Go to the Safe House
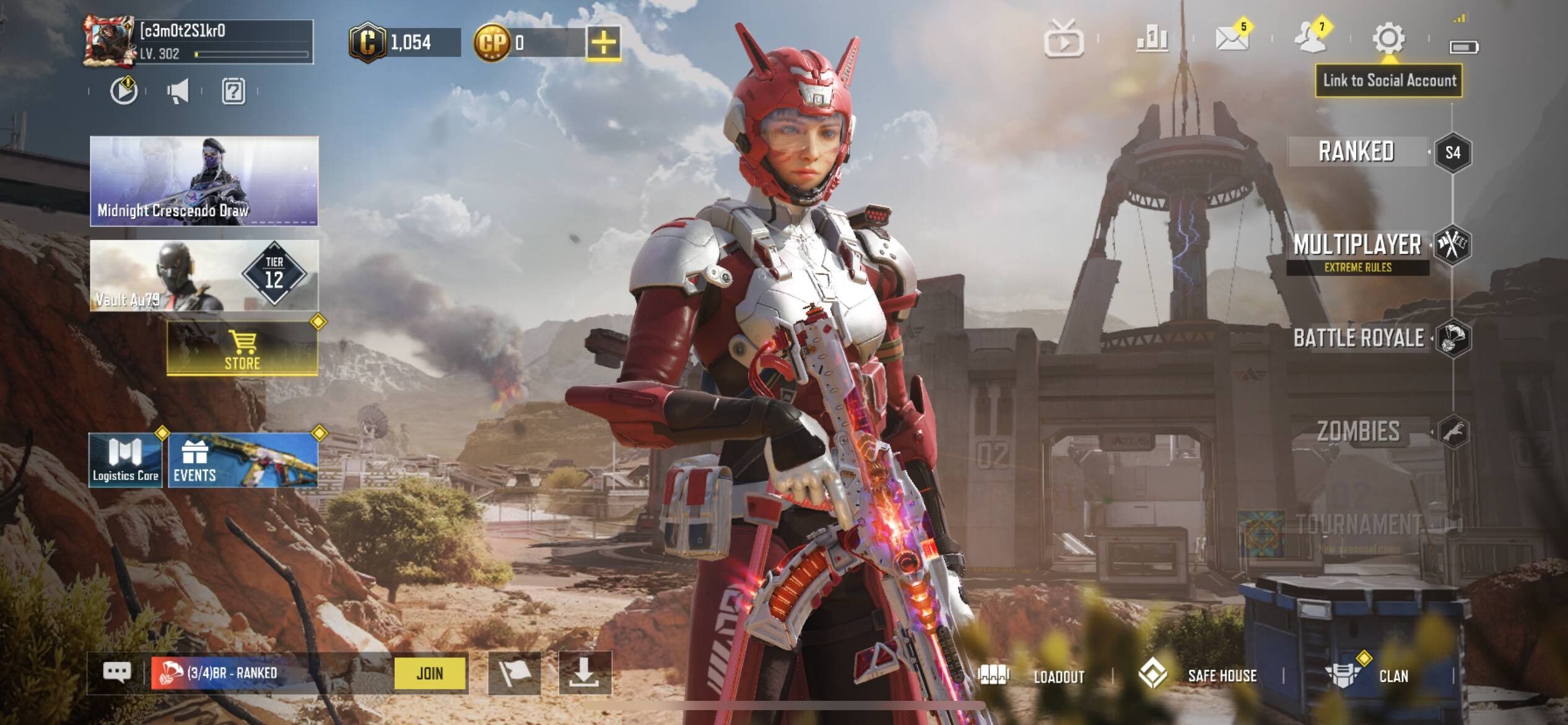Viewport: 1568px width, 725px height. tap(1198, 675)
